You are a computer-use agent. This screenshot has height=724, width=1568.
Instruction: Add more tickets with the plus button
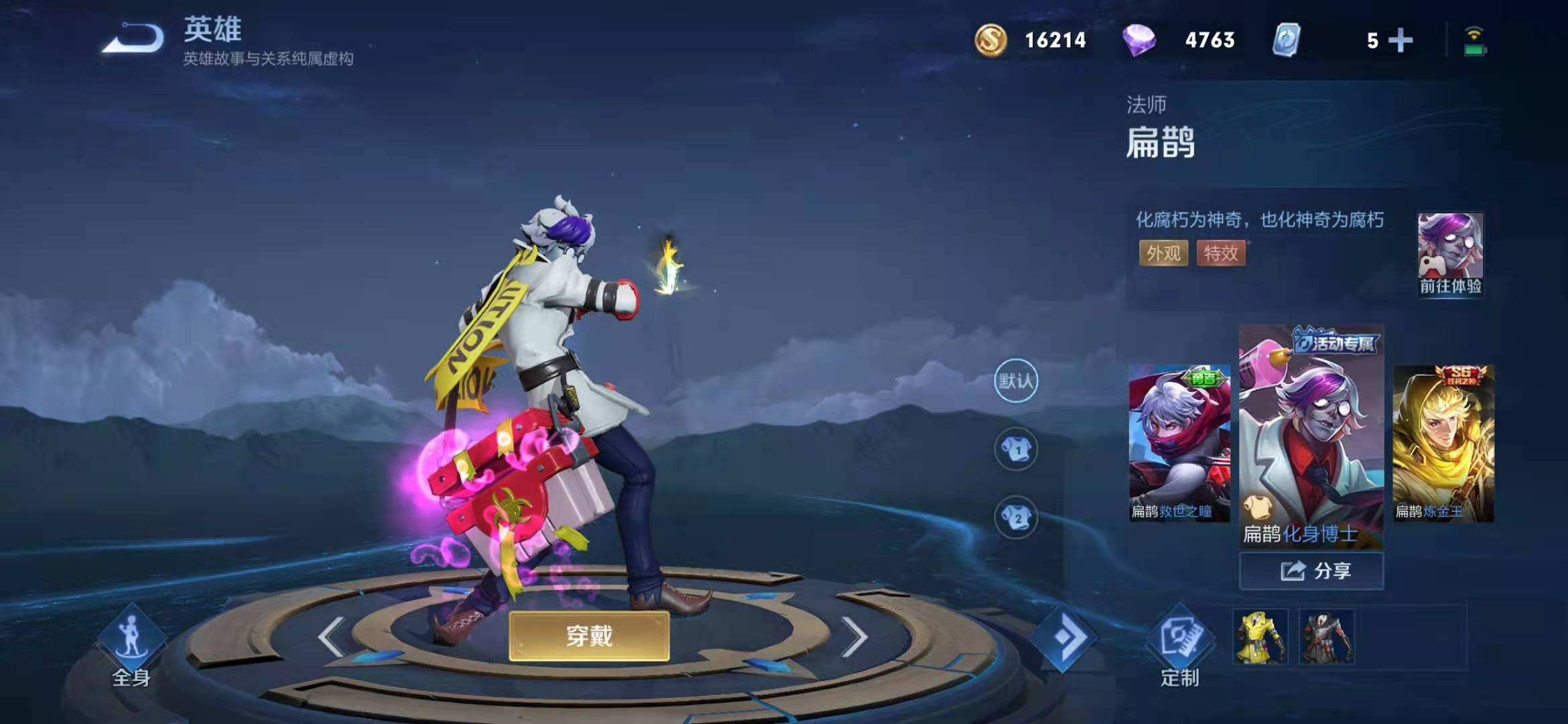click(x=1400, y=40)
